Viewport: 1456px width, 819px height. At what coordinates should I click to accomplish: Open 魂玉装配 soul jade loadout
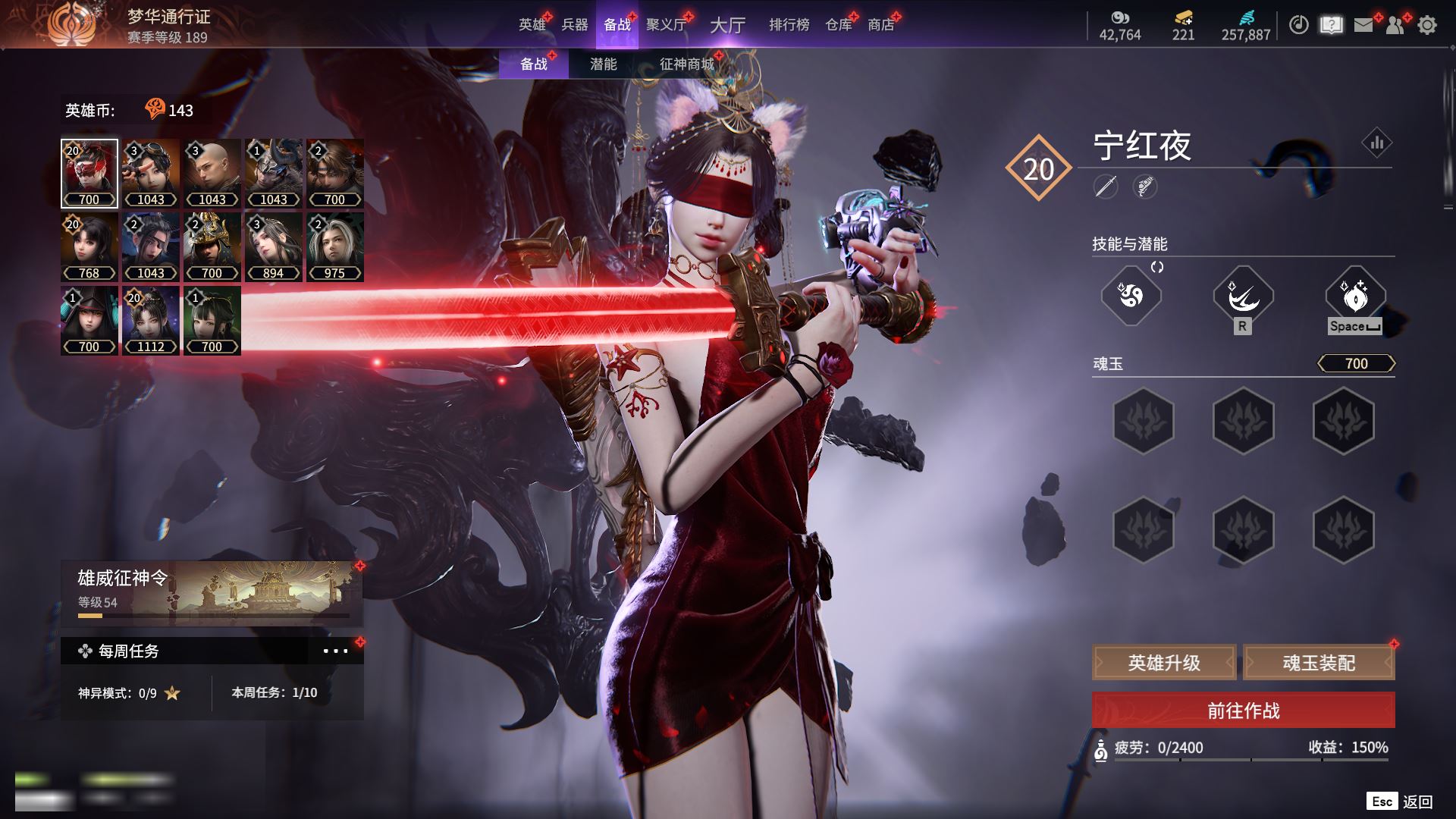click(1319, 663)
